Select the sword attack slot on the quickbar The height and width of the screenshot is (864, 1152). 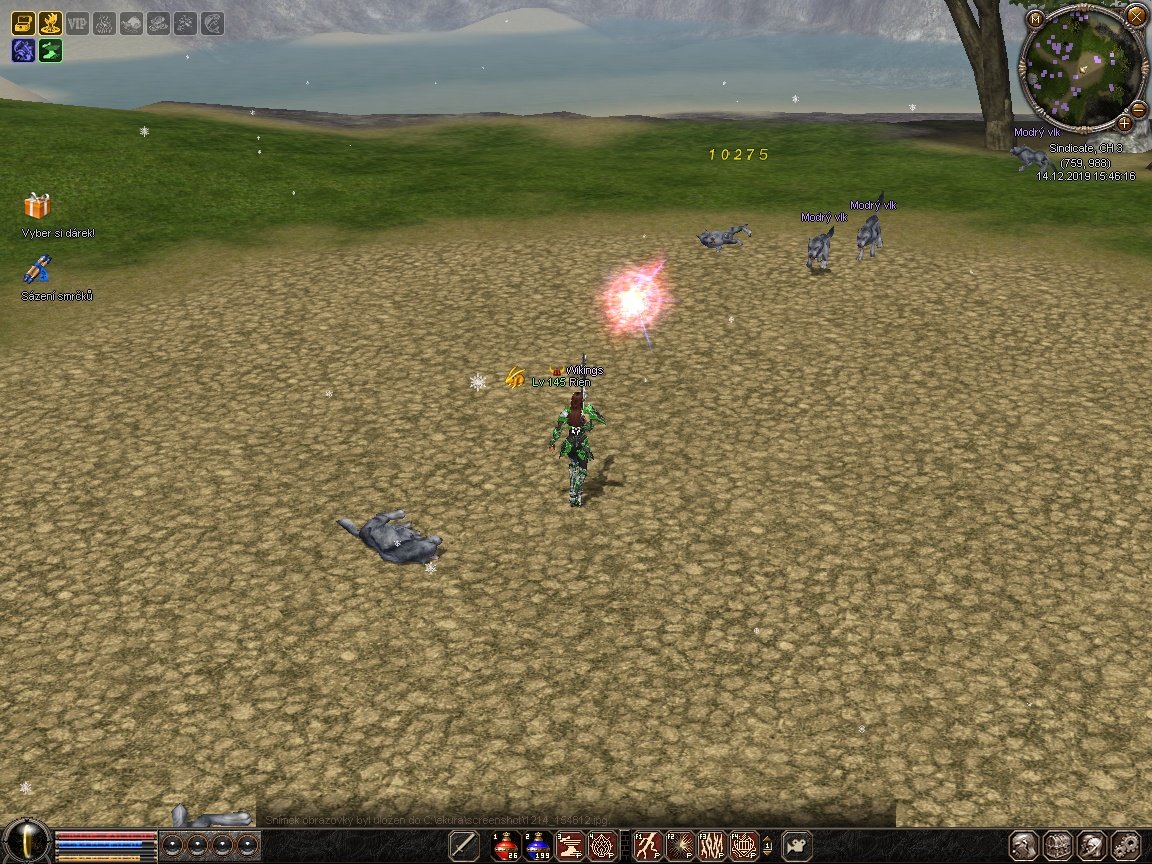(462, 845)
